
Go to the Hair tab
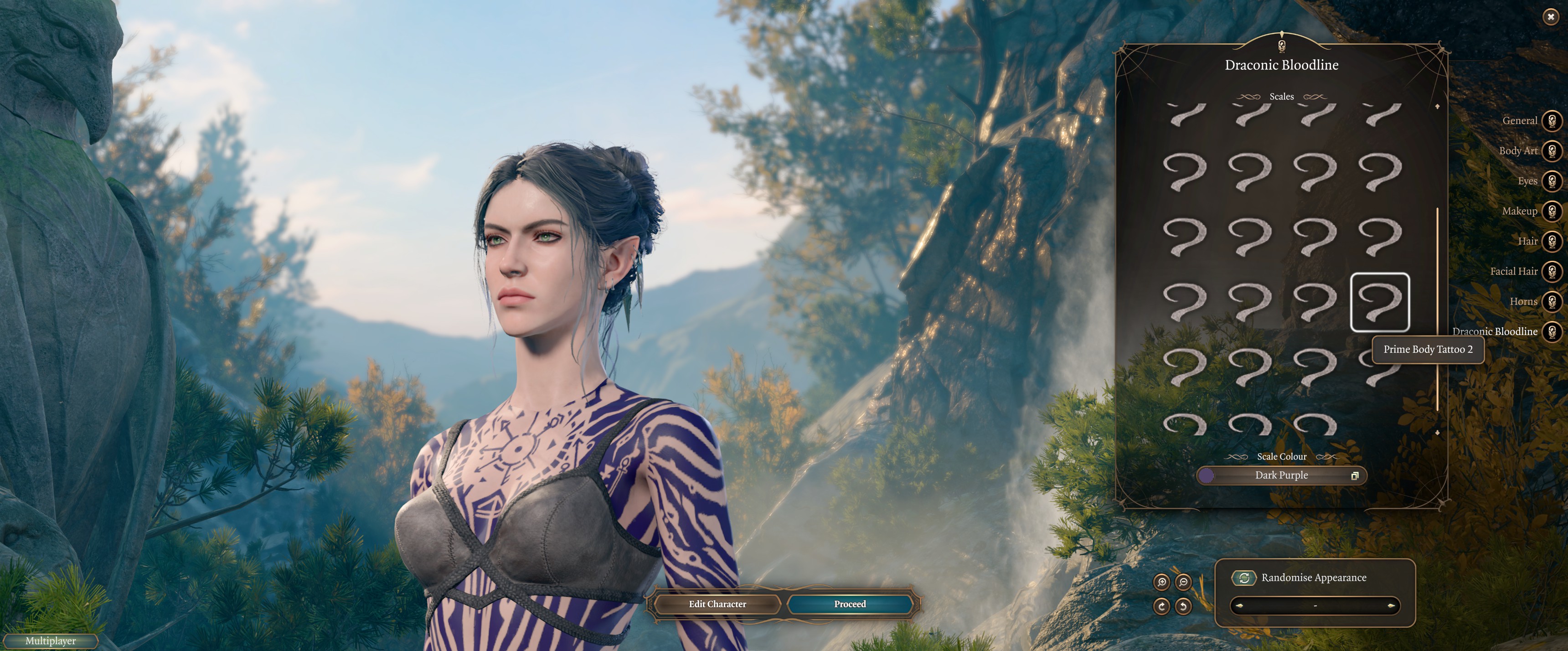pos(1552,241)
